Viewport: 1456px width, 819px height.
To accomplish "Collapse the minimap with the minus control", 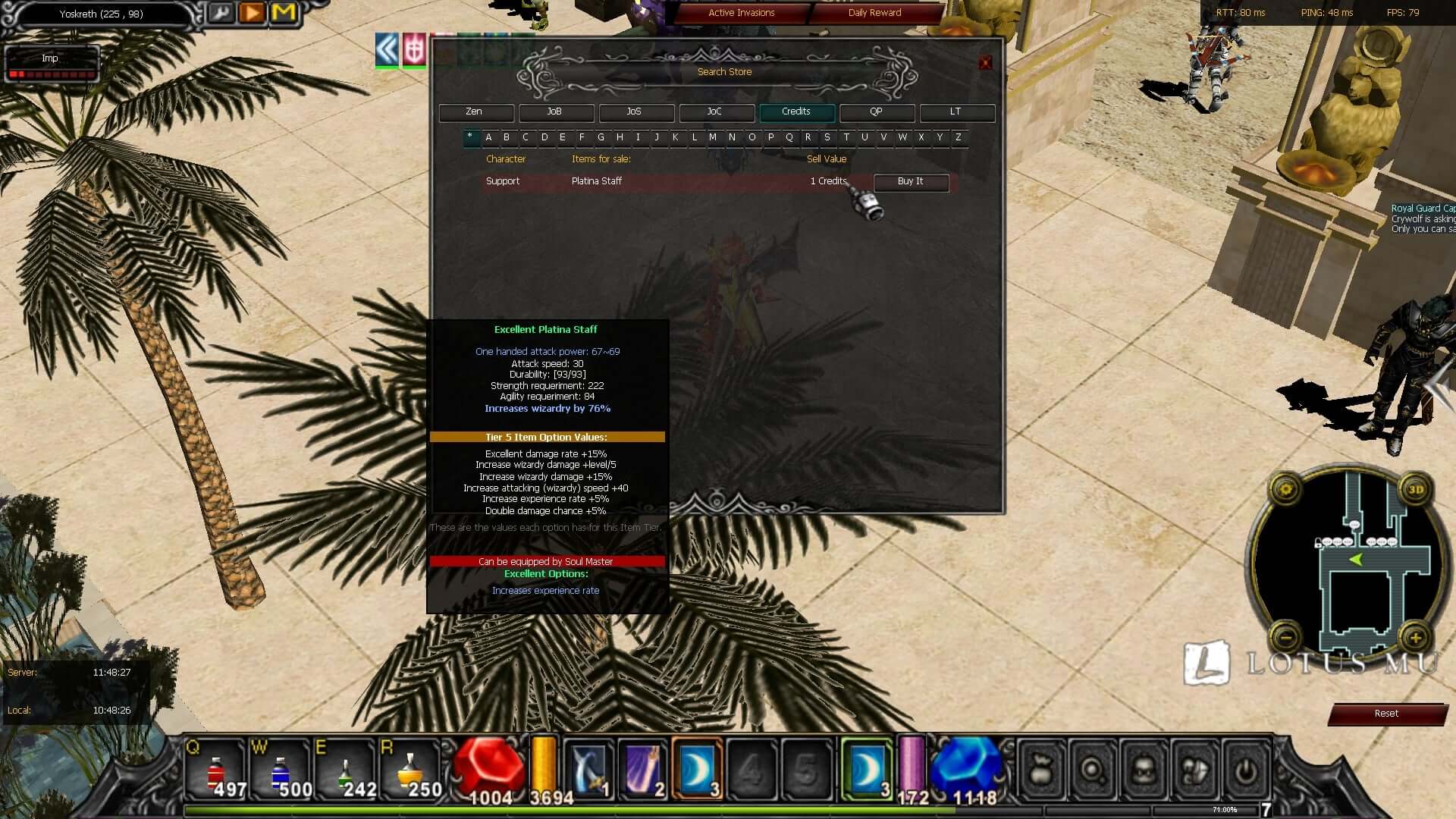I will (x=1285, y=637).
